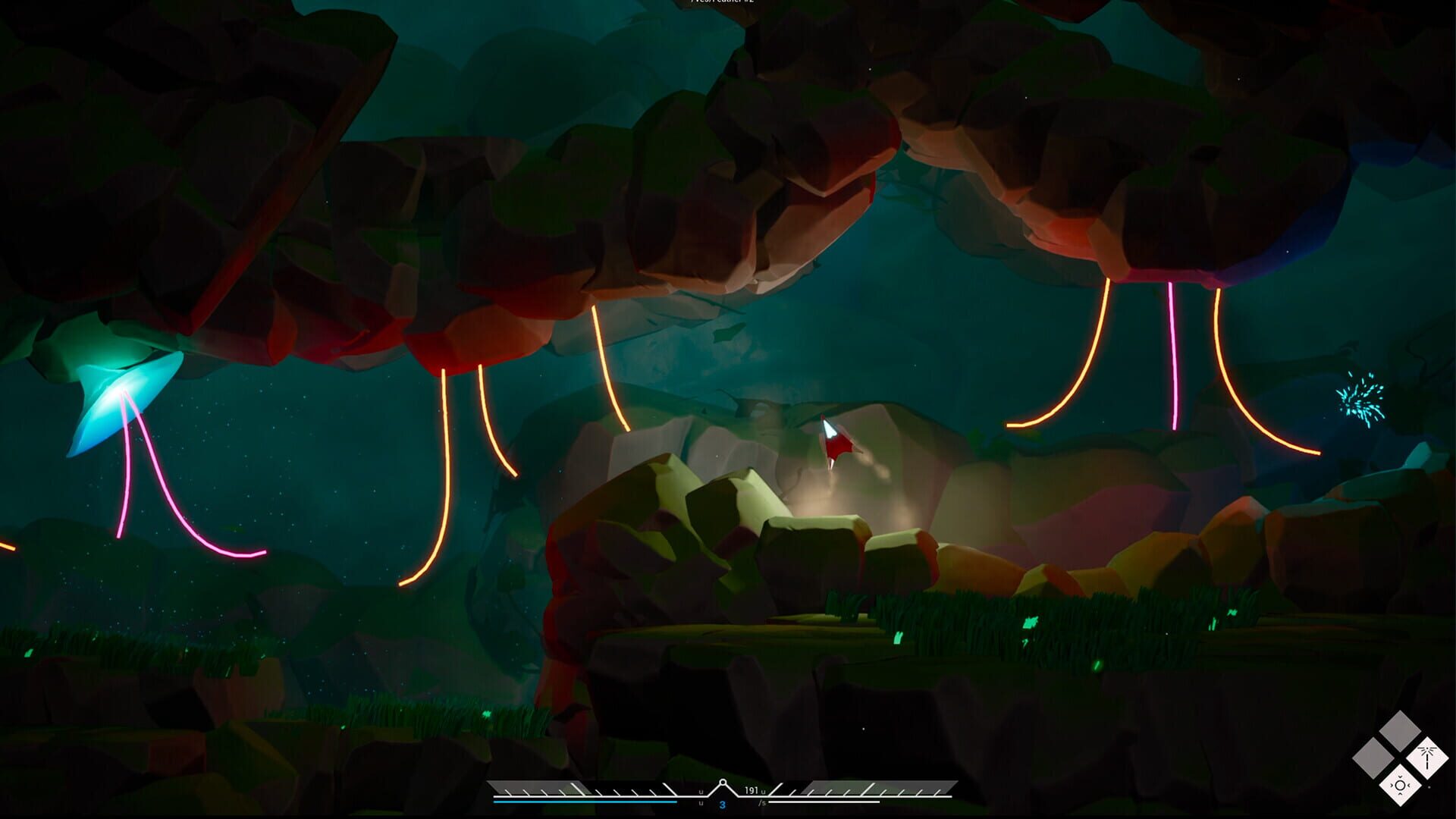Open the blue counter showing 3
Image resolution: width=1456 pixels, height=819 pixels.
point(722,805)
